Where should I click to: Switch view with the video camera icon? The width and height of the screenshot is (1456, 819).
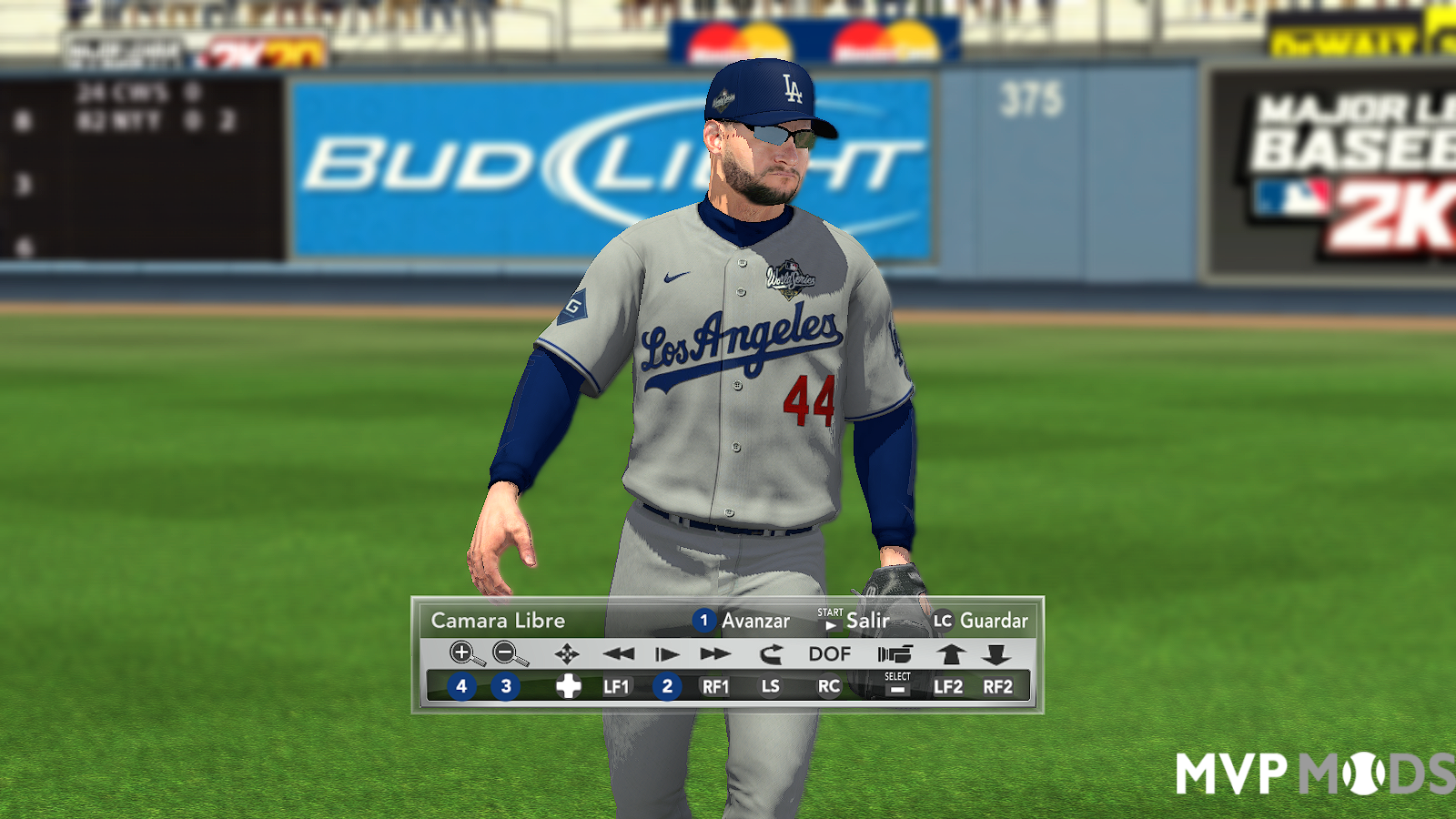click(895, 653)
